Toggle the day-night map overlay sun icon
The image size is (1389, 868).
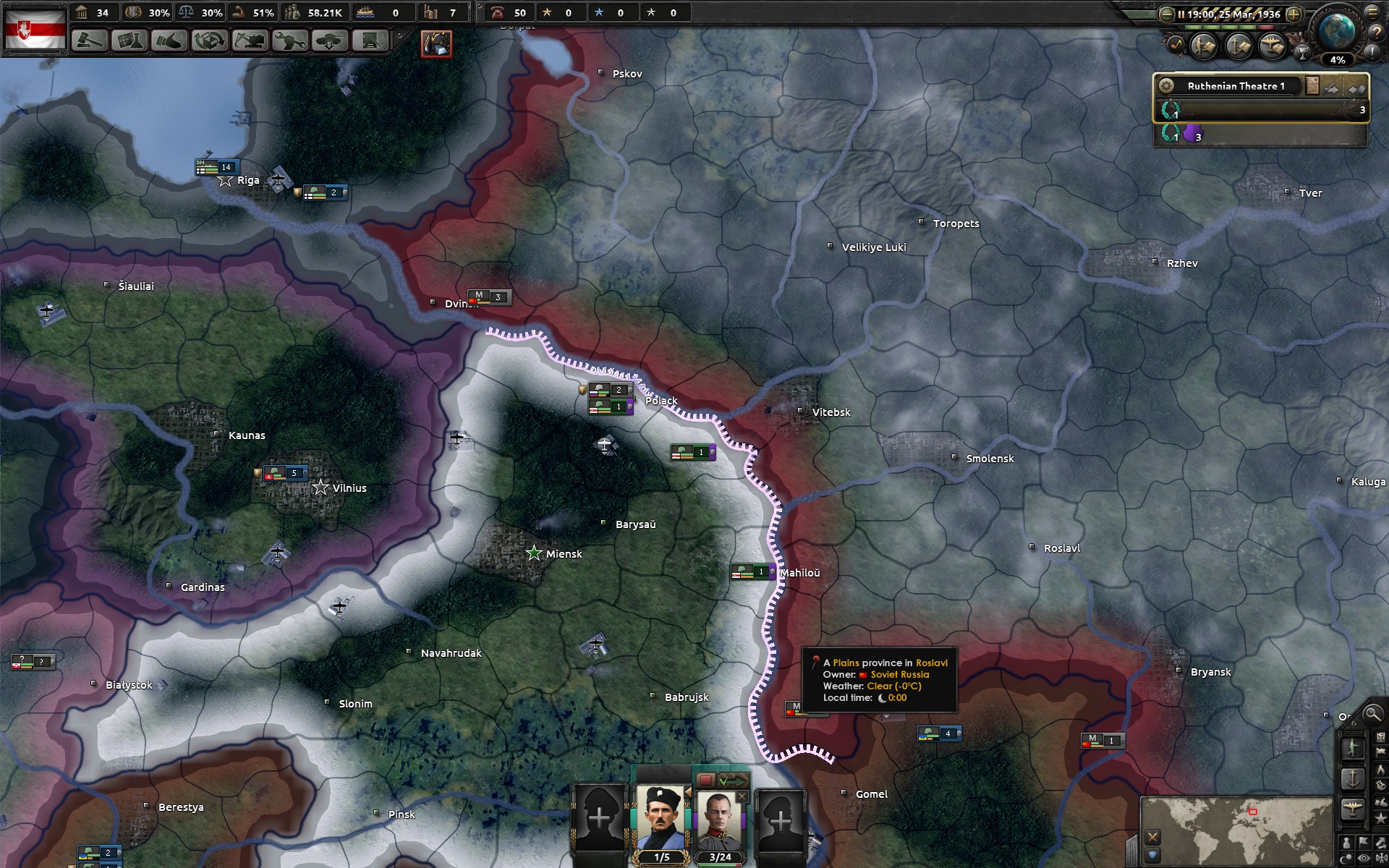1348,856
